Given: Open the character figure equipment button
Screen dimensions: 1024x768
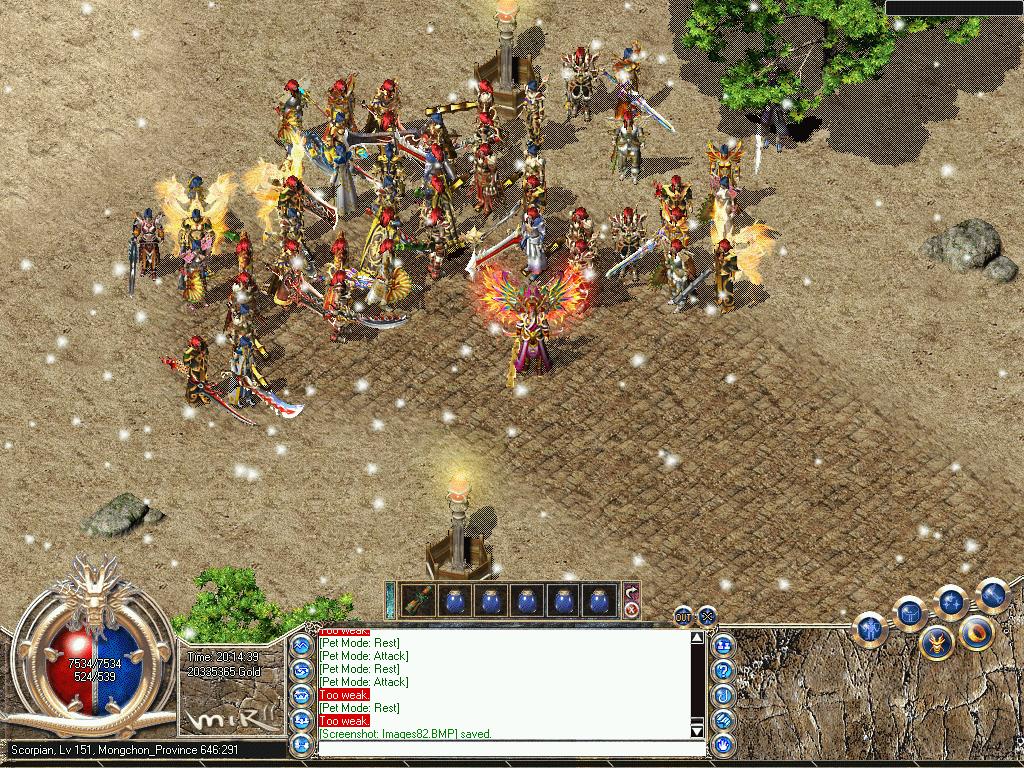Looking at the screenshot, I should coord(872,630).
